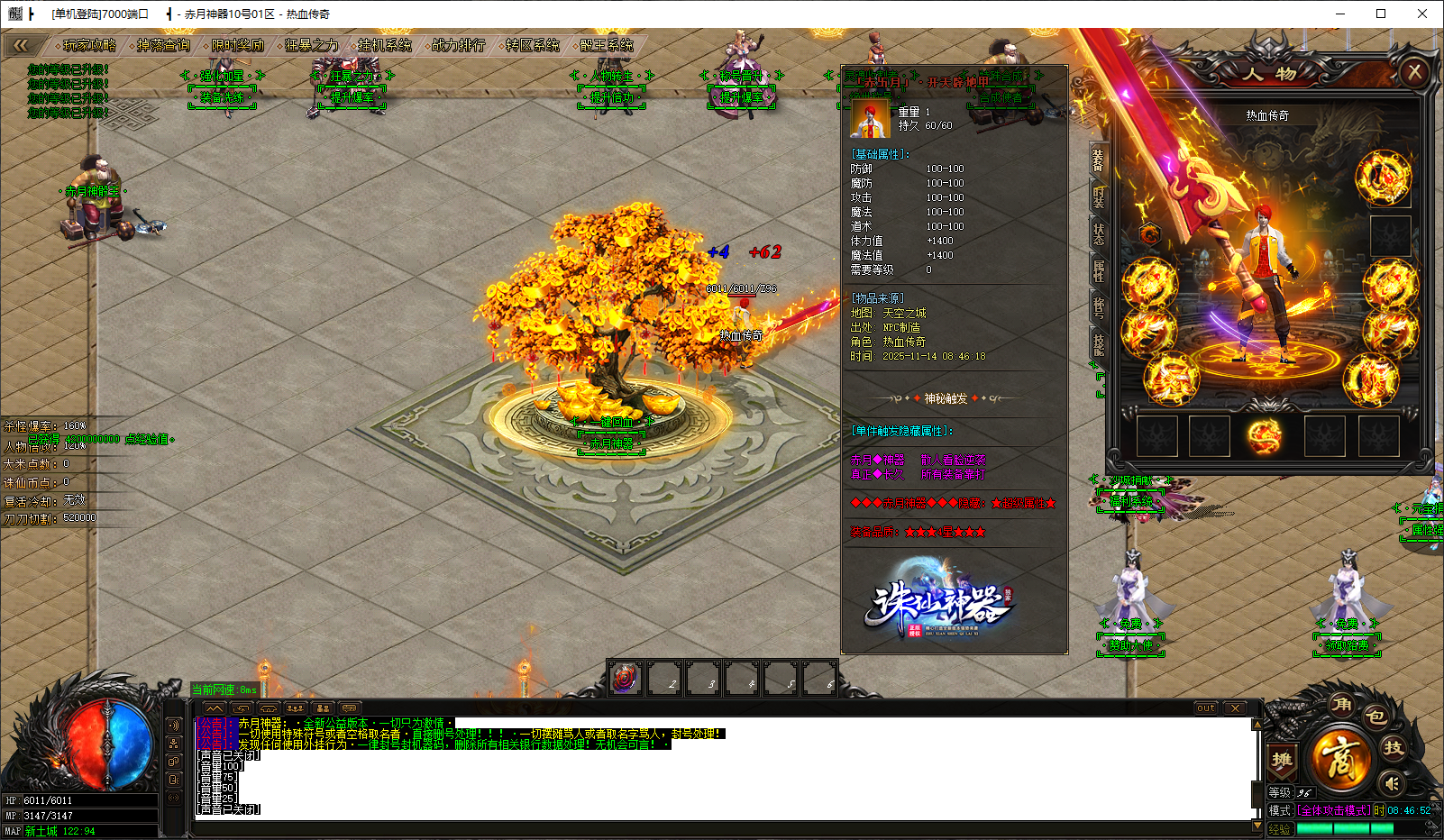1444x840 pixels.
Task: Open the 转区系统 server transfer menu
Action: click(532, 45)
